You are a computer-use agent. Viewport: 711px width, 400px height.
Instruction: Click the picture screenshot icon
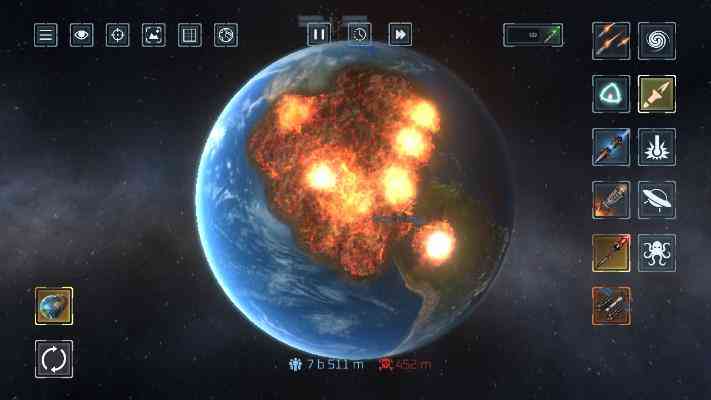click(x=153, y=35)
